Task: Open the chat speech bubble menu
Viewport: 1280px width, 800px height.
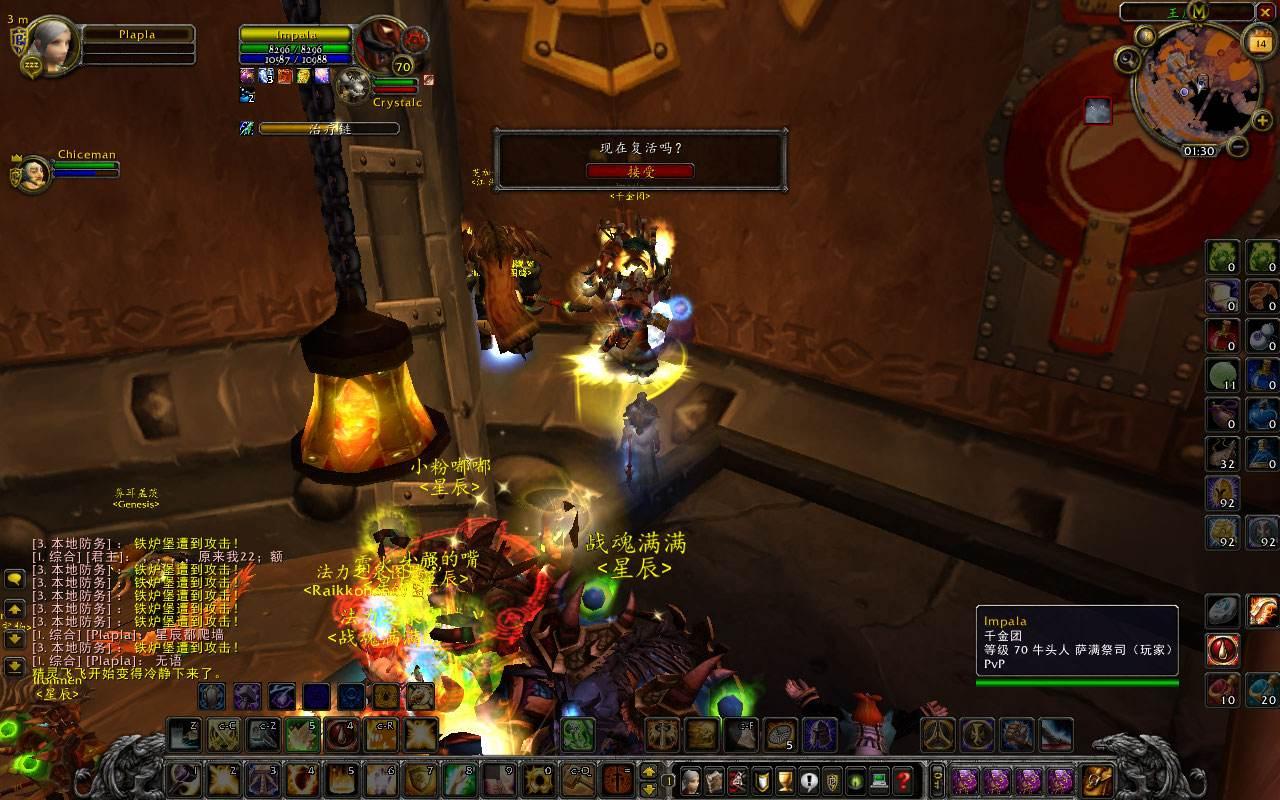Action: click(15, 578)
